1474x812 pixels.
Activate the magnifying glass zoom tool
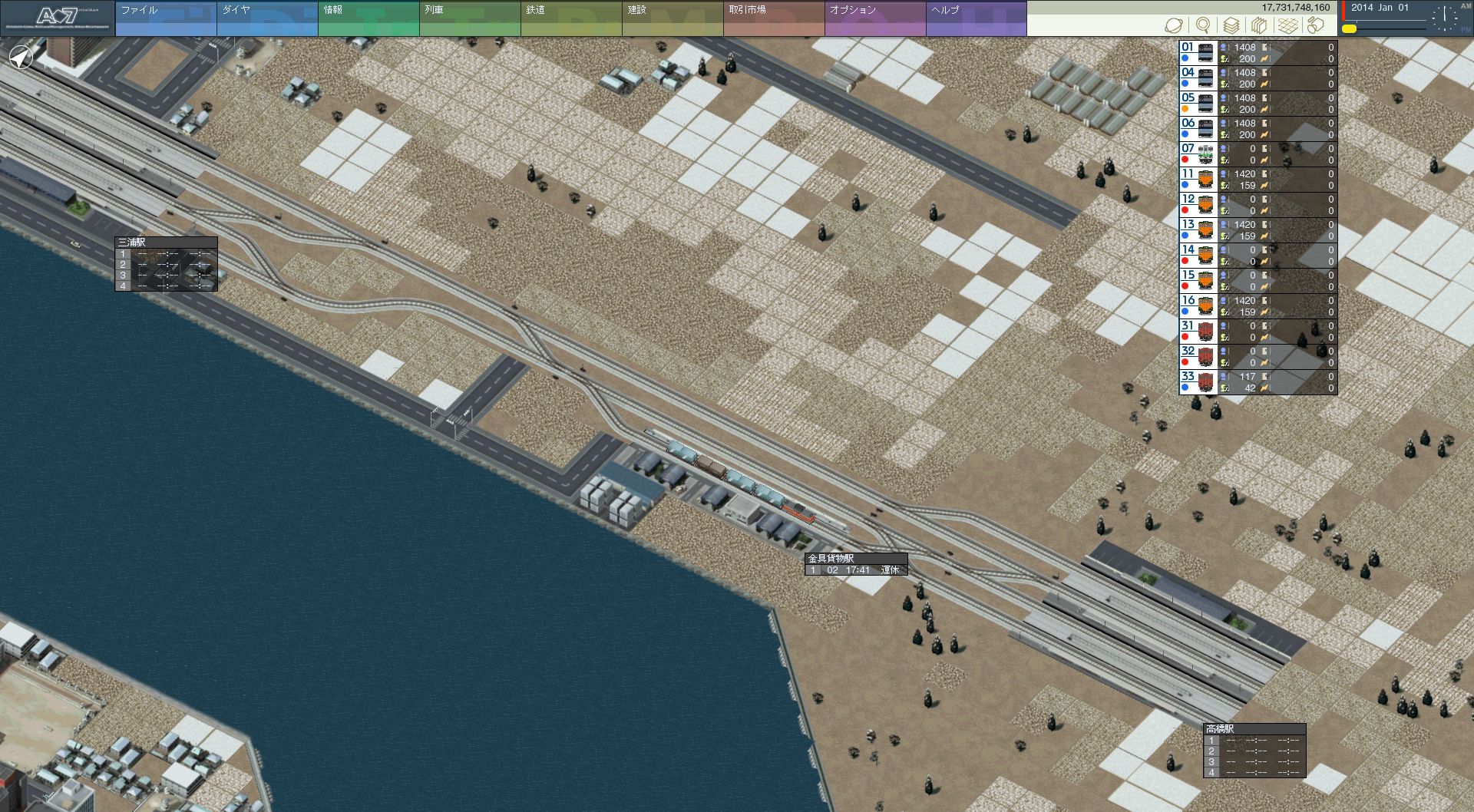(1202, 26)
